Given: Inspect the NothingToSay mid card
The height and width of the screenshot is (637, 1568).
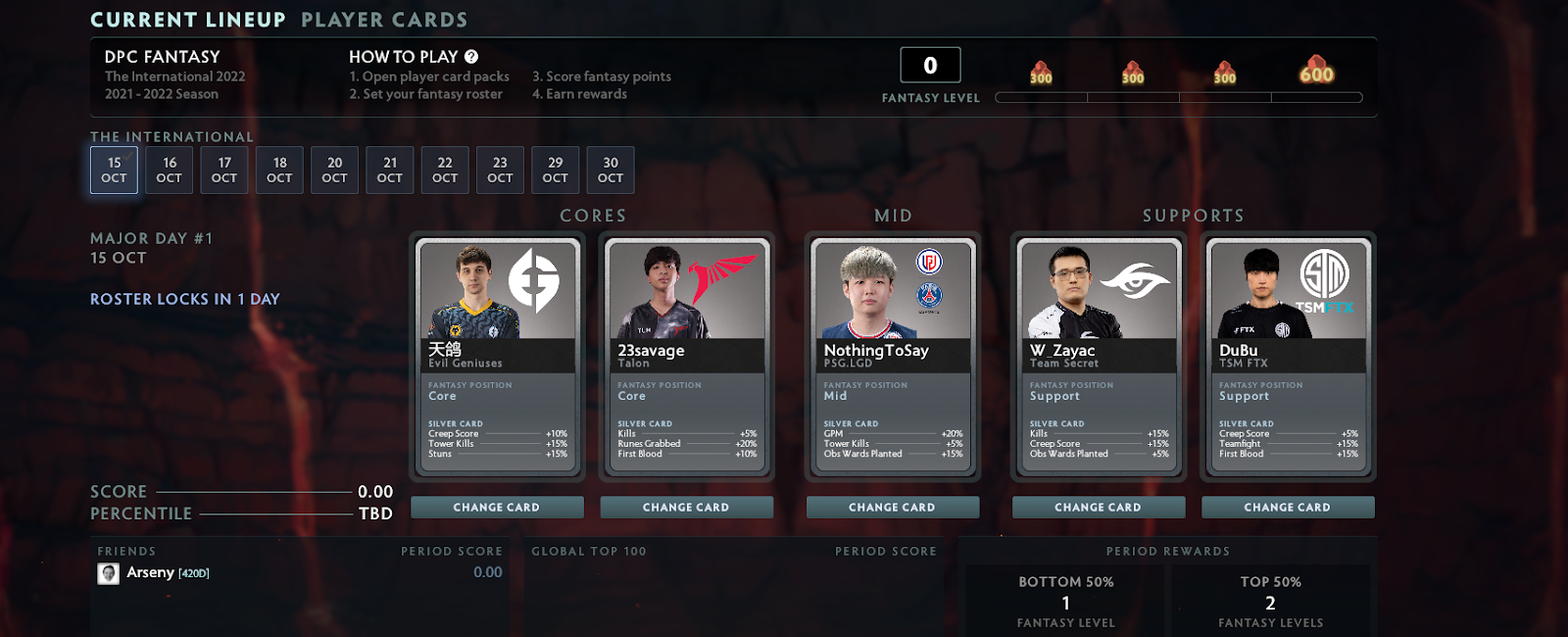Looking at the screenshot, I should (x=892, y=357).
